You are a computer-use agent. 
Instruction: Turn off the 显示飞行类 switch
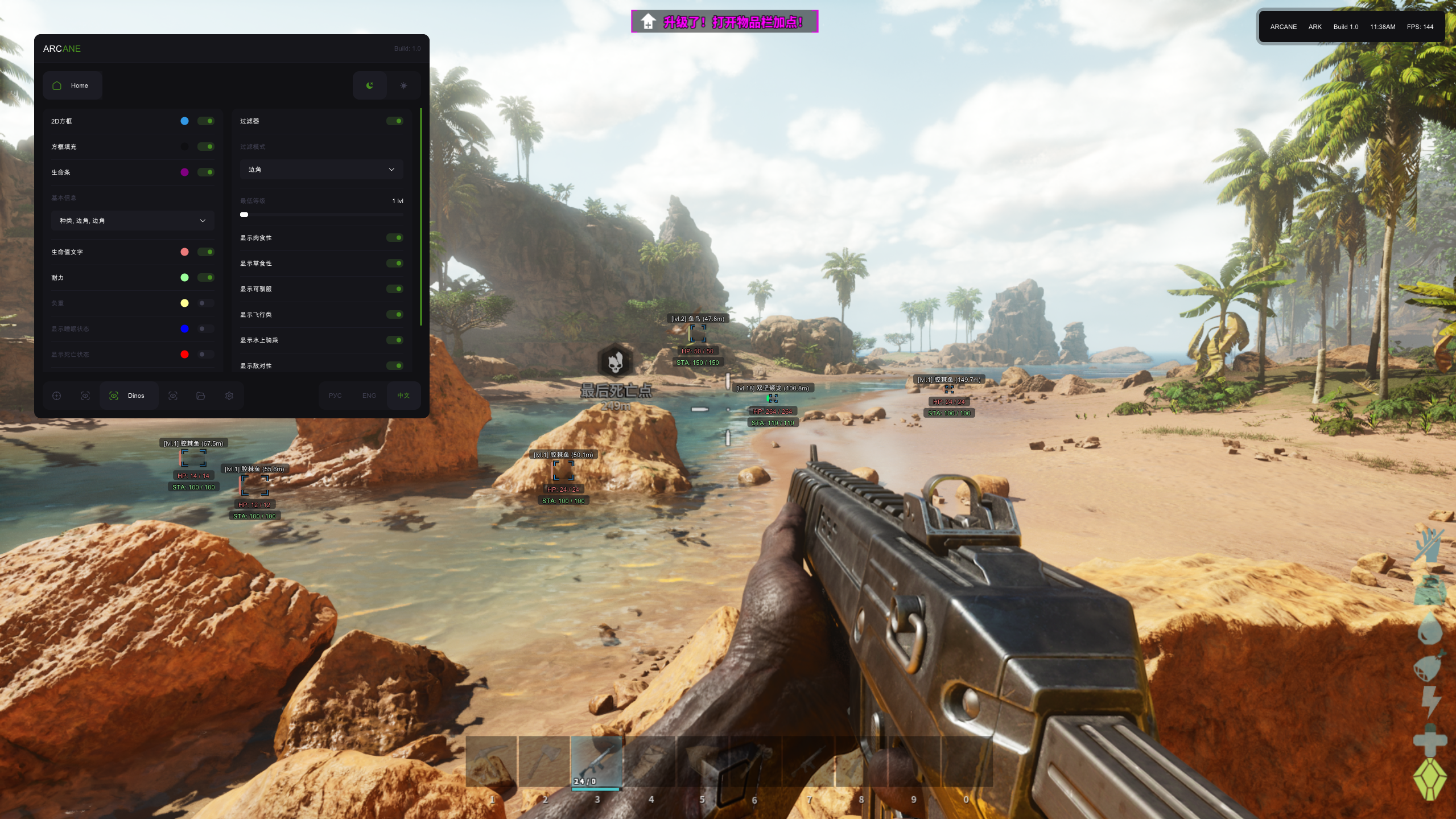click(x=394, y=315)
